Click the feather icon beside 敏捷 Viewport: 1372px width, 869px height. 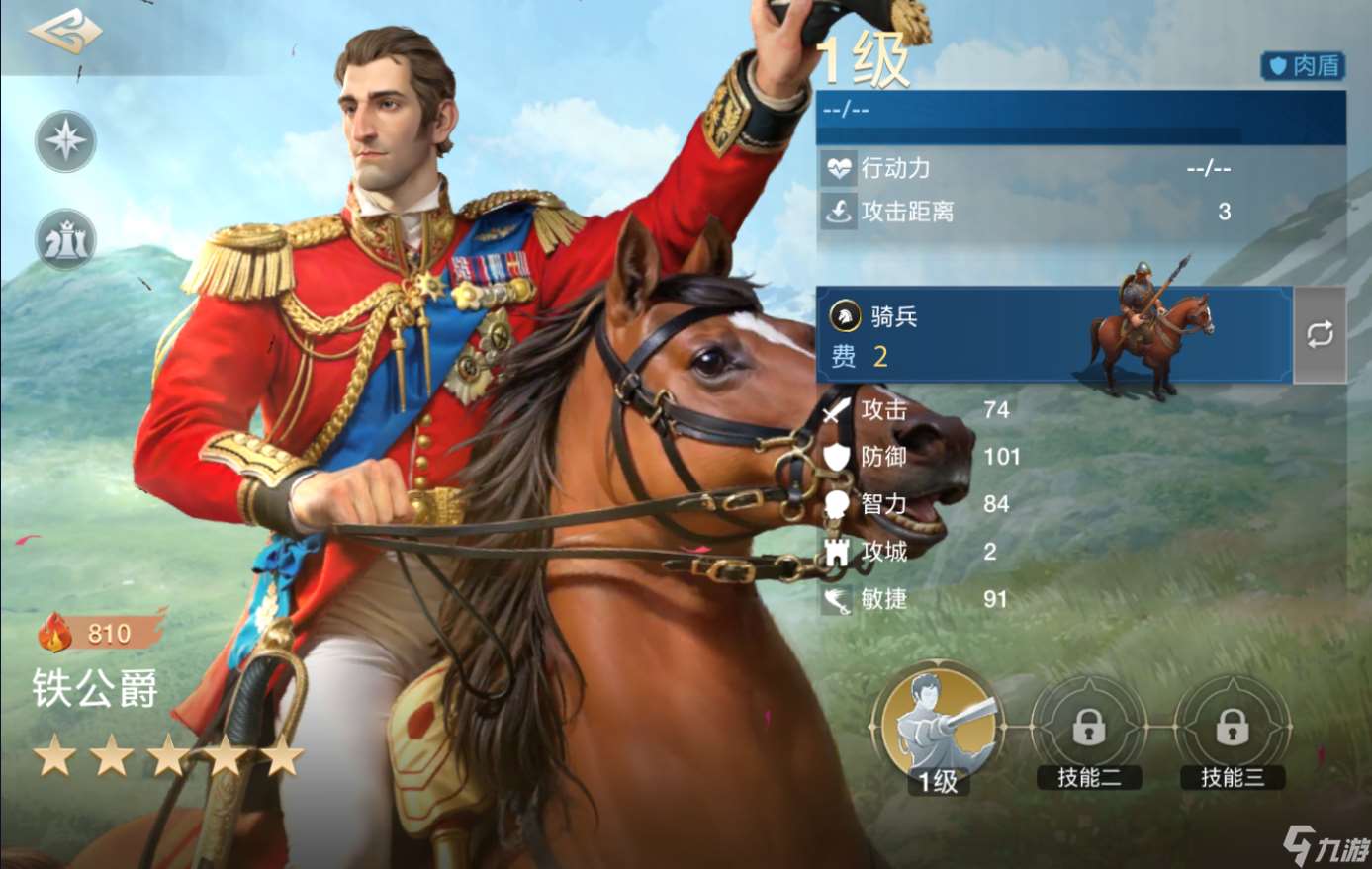point(837,599)
